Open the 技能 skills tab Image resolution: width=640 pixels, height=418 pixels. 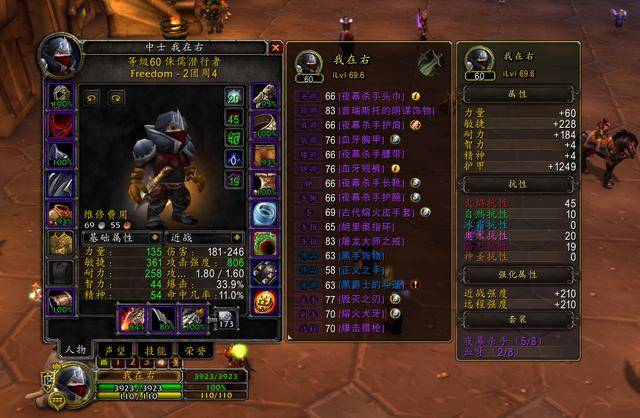click(x=153, y=350)
